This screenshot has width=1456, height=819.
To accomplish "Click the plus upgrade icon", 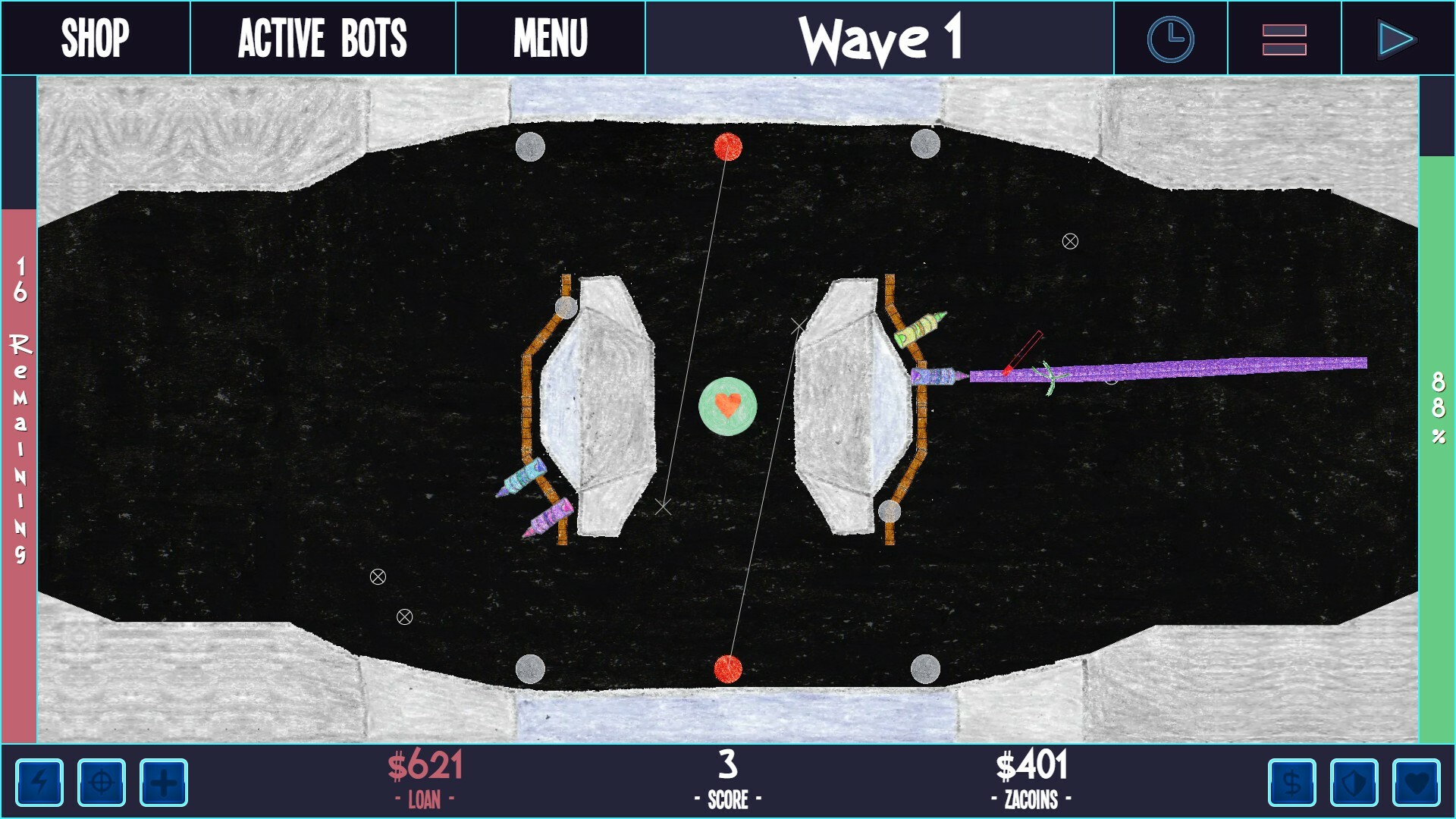I will [163, 783].
